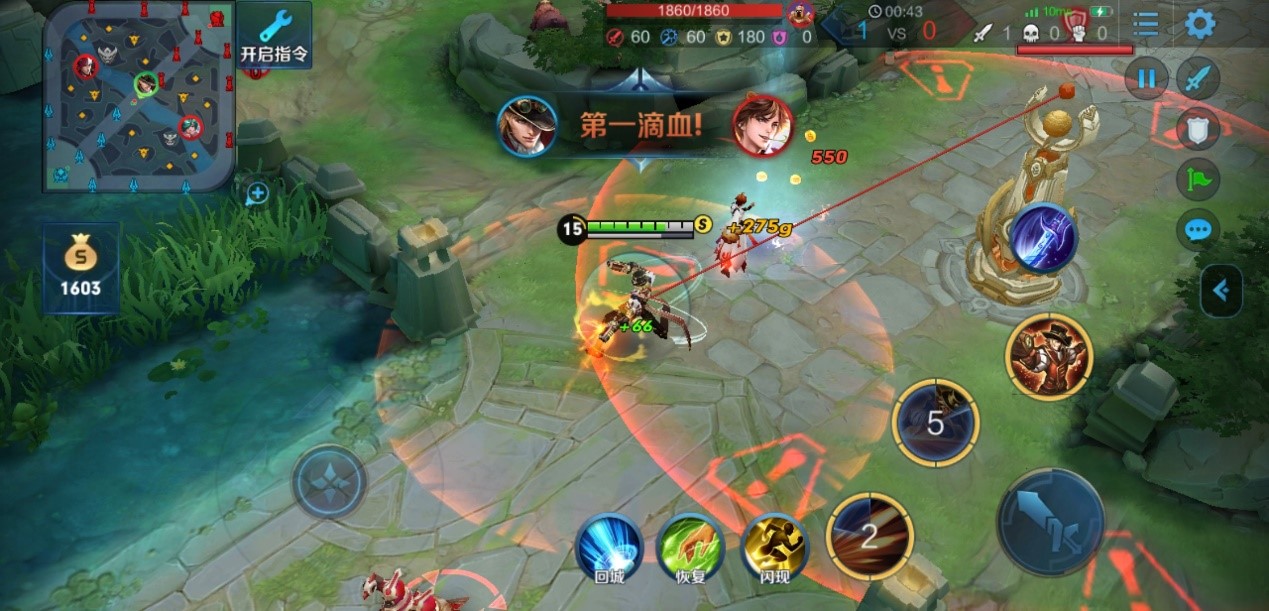The width and height of the screenshot is (1269, 611).
Task: Open the chat bubble quick messages
Action: point(1197,230)
